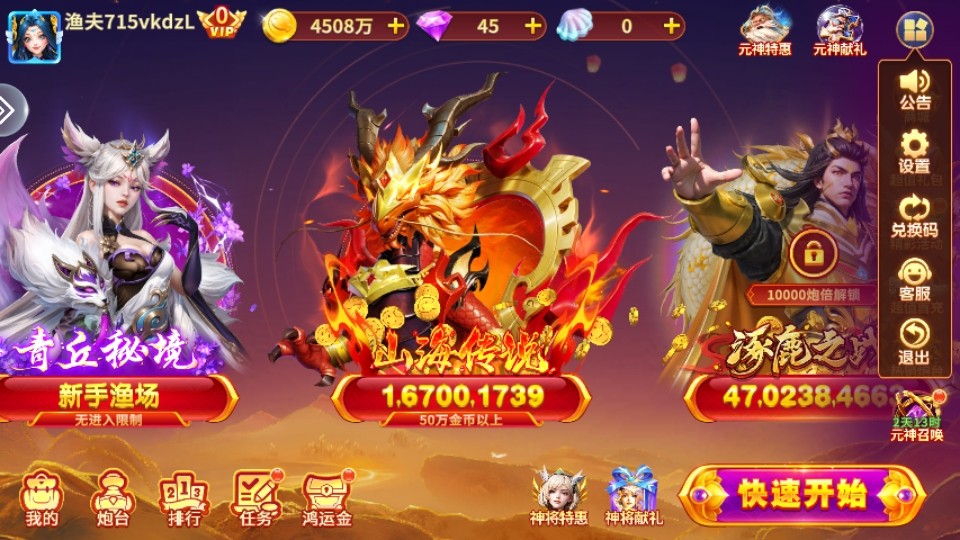Start quick play with 快速开始

[x=801, y=494]
